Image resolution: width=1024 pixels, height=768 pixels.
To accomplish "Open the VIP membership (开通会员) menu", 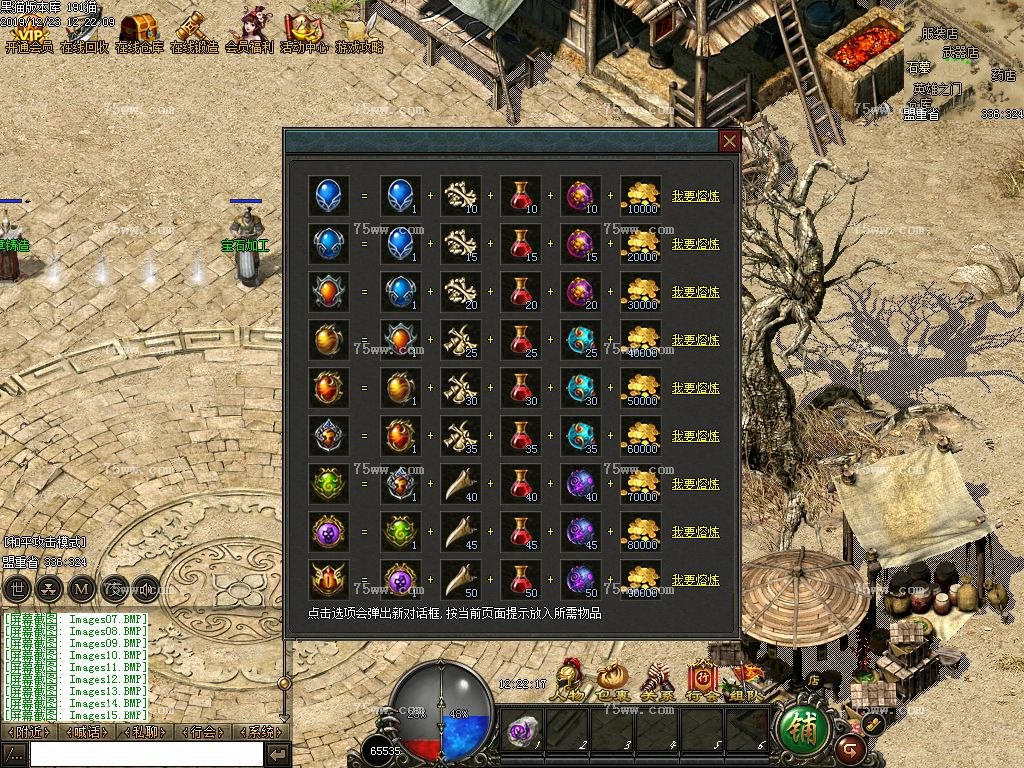I will tap(28, 32).
